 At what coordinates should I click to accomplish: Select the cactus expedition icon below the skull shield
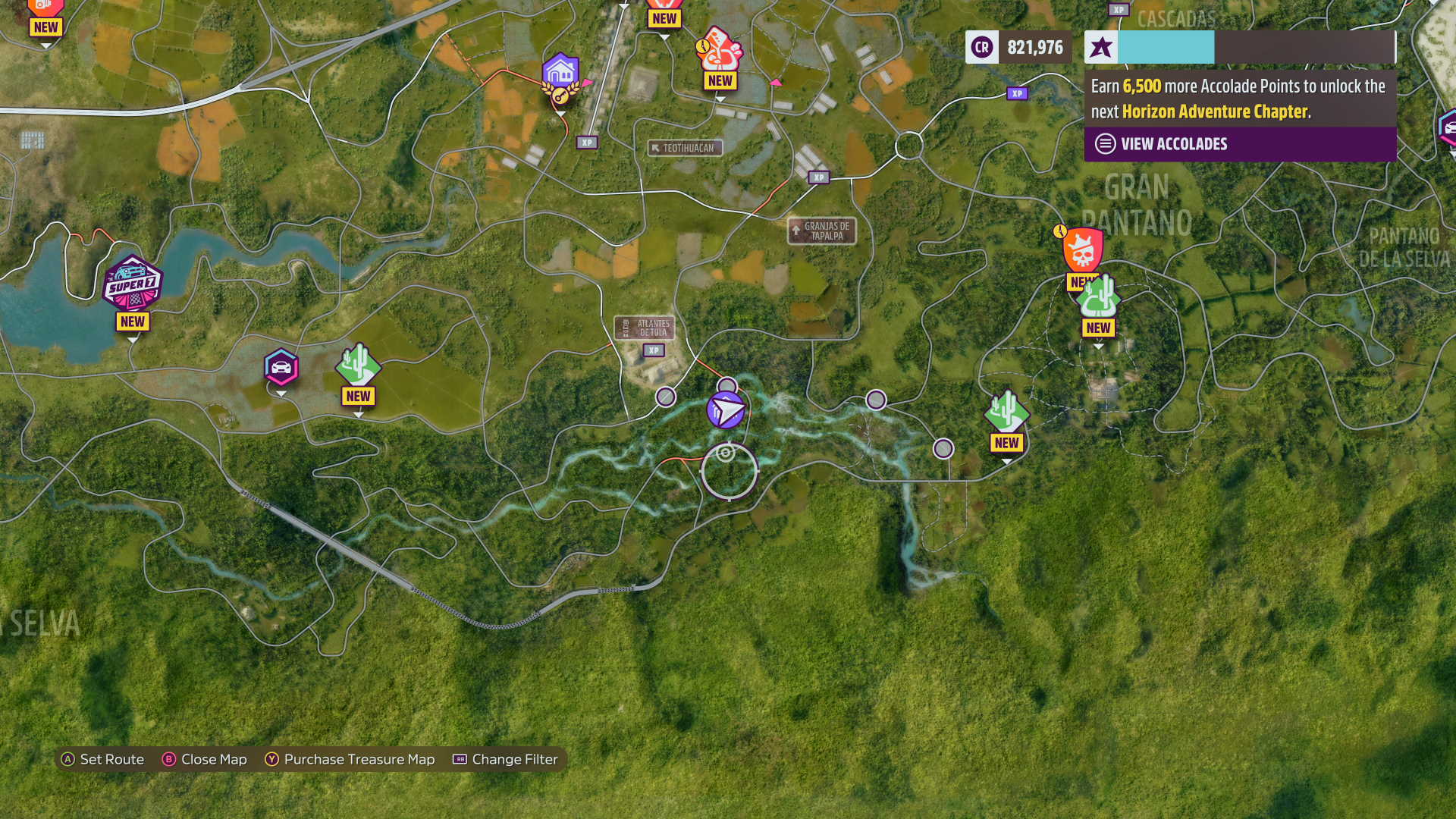pyautogui.click(x=1098, y=297)
